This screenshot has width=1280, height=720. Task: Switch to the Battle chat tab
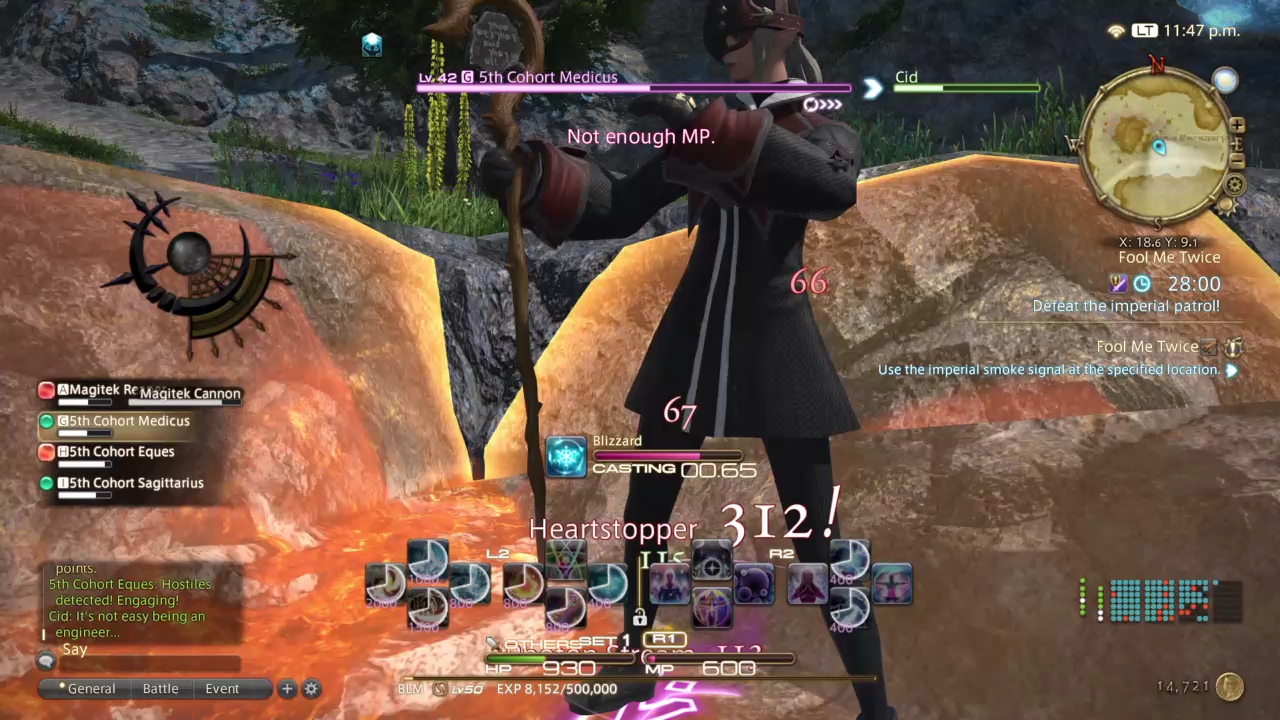[x=160, y=689]
